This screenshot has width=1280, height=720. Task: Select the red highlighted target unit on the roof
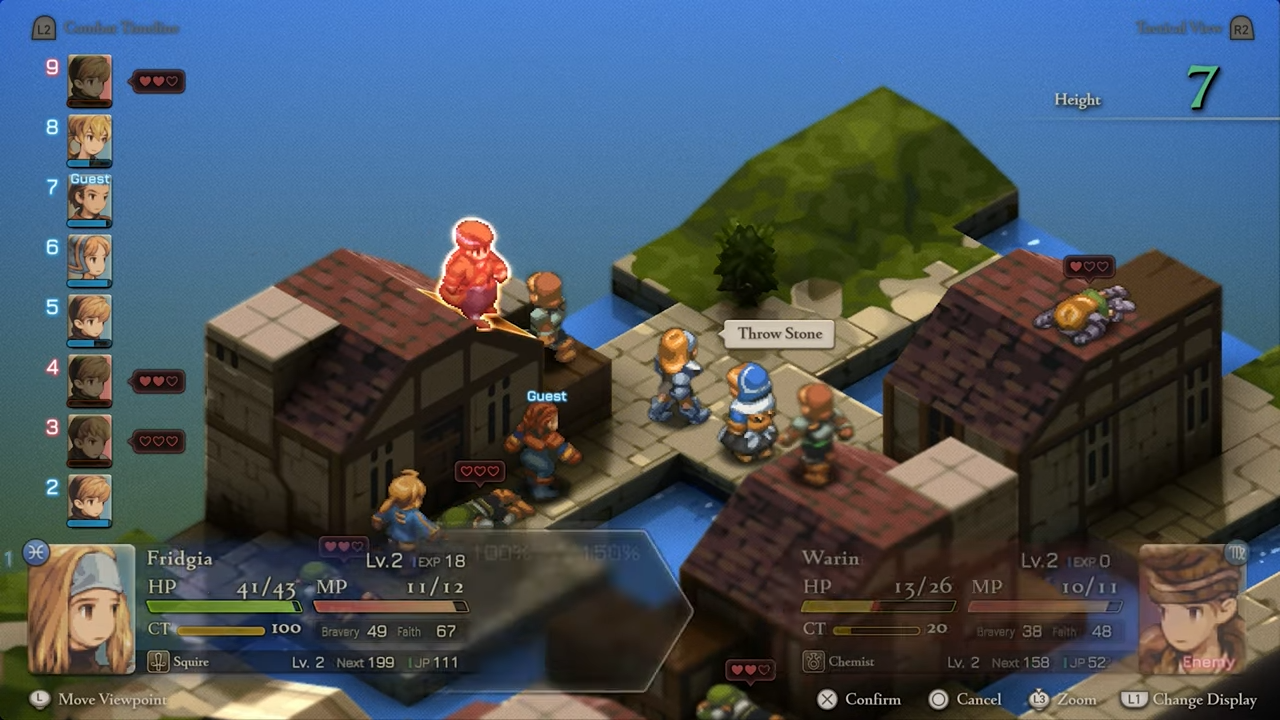pyautogui.click(x=474, y=270)
